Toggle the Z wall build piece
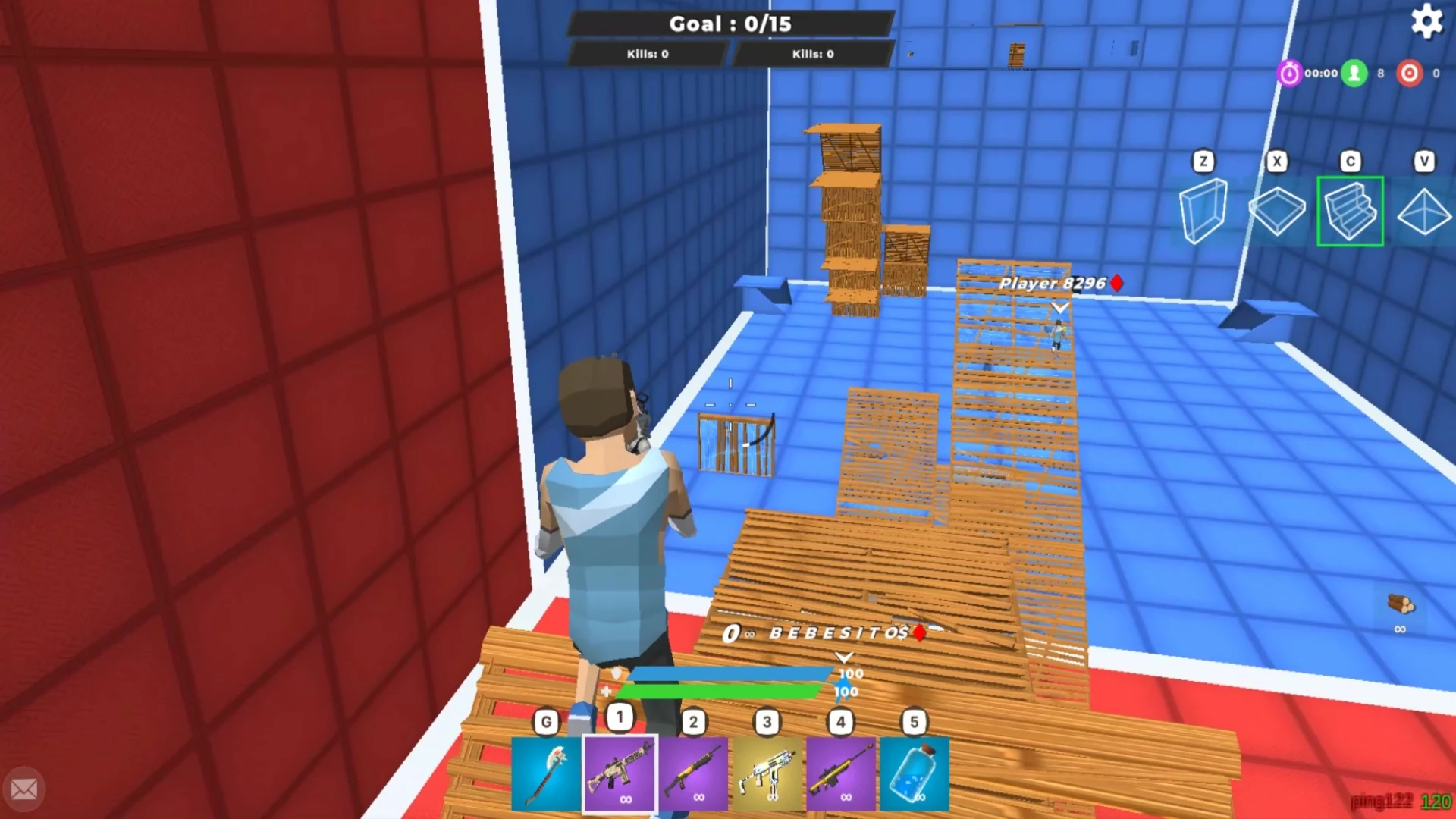The width and height of the screenshot is (1456, 819). pos(1203,211)
